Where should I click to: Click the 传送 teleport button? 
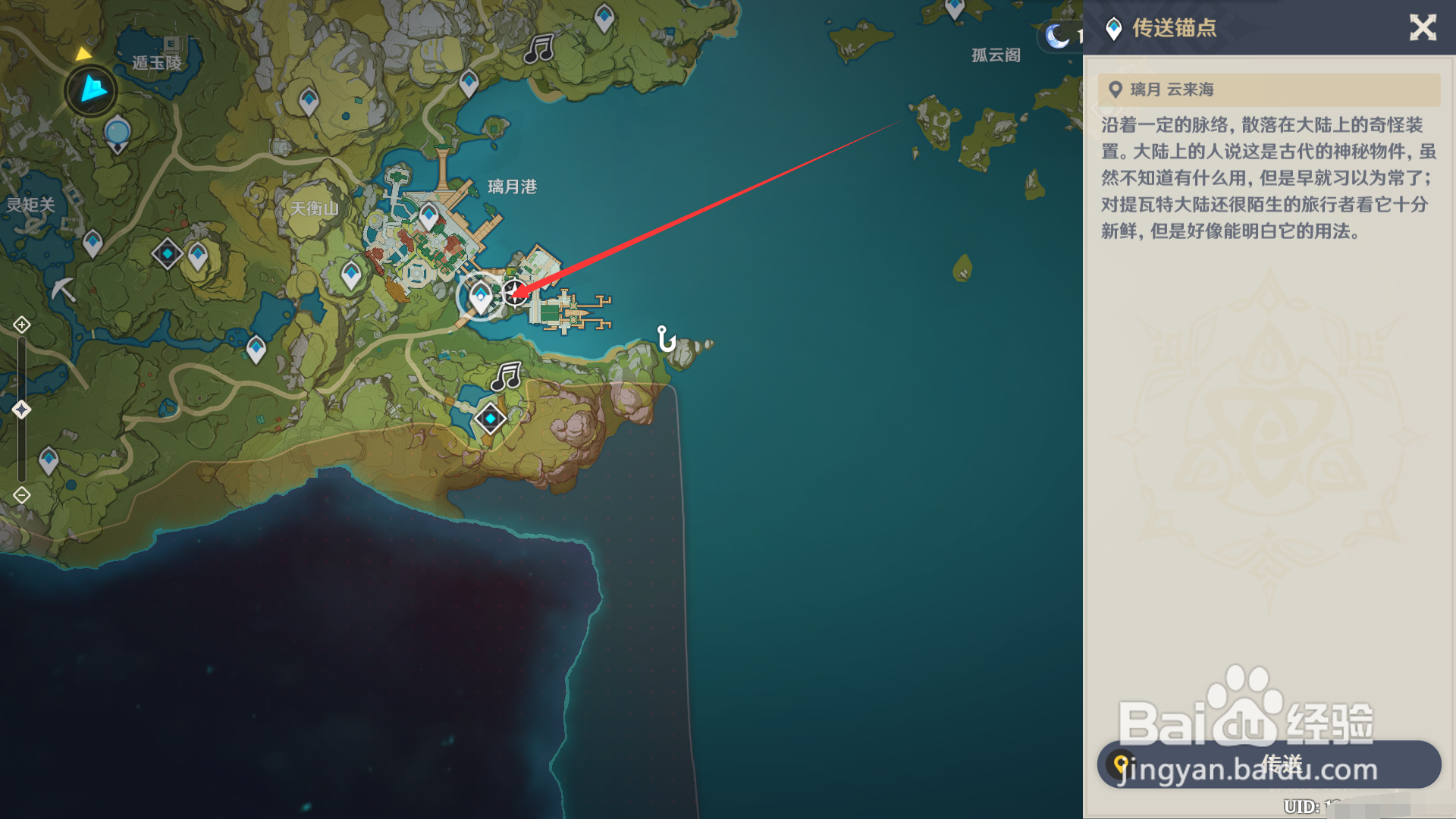click(x=1269, y=764)
